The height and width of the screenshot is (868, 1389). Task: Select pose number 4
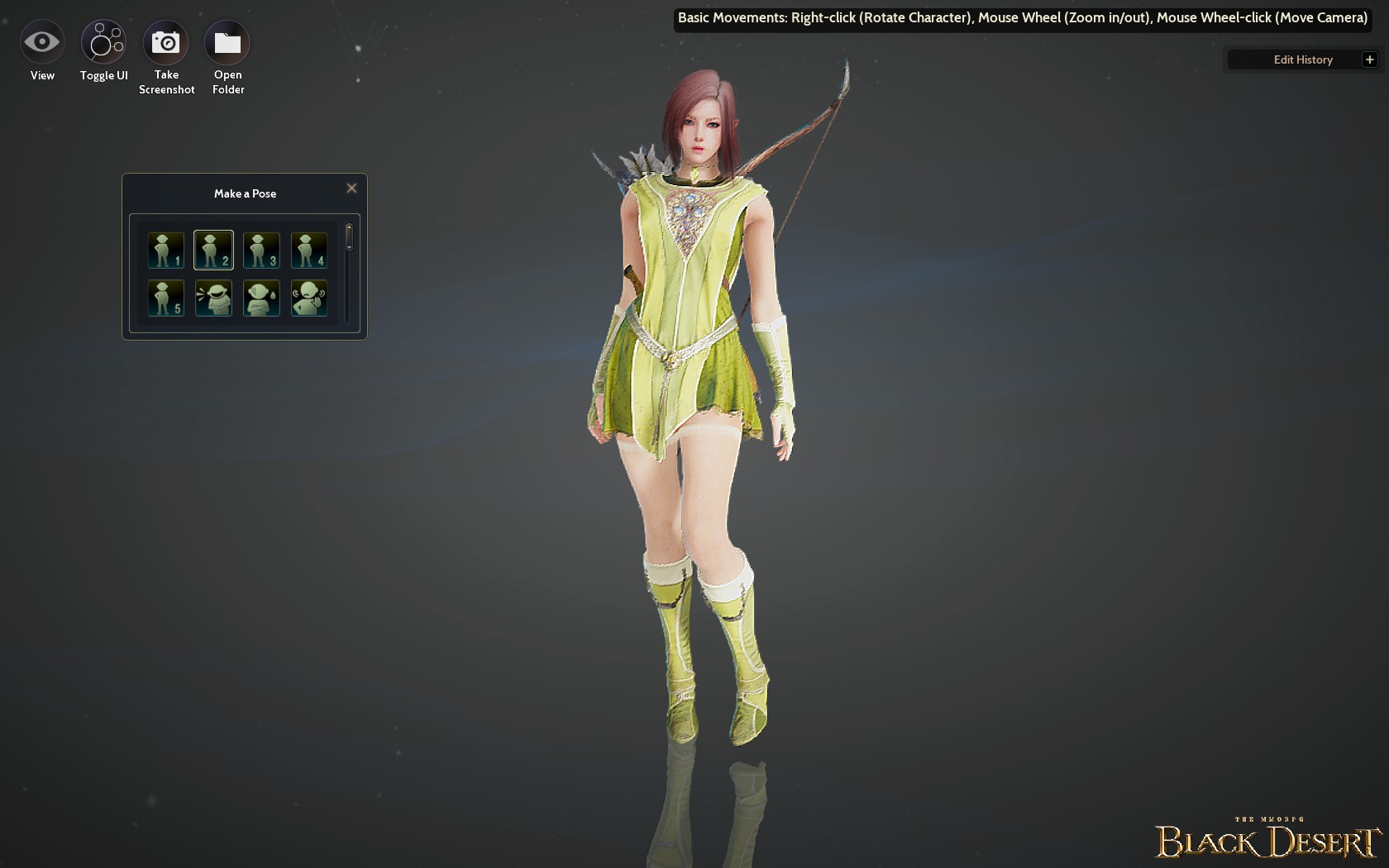tap(308, 250)
